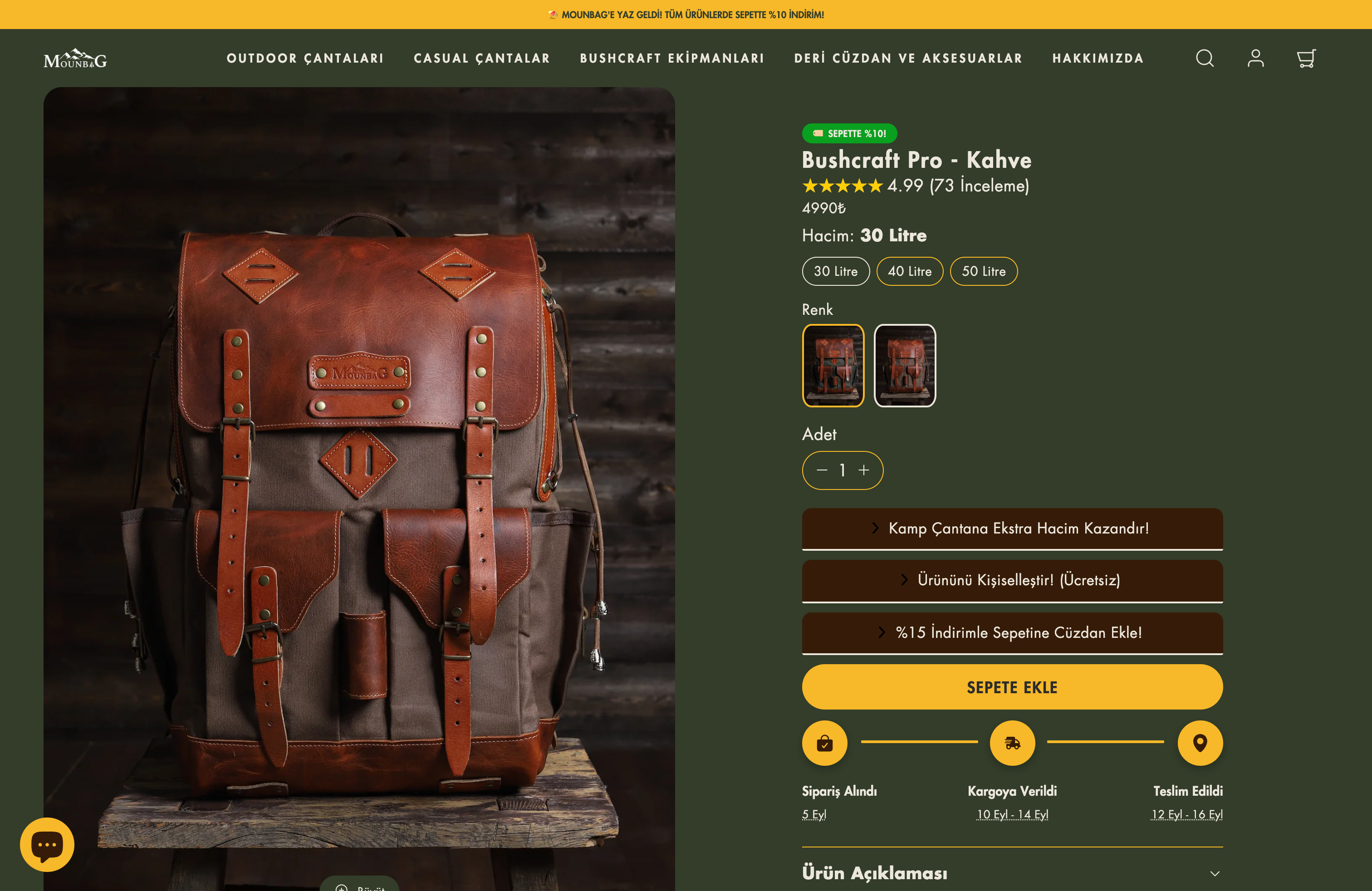The height and width of the screenshot is (891, 1372).
Task: Click the account icon
Action: click(1255, 58)
